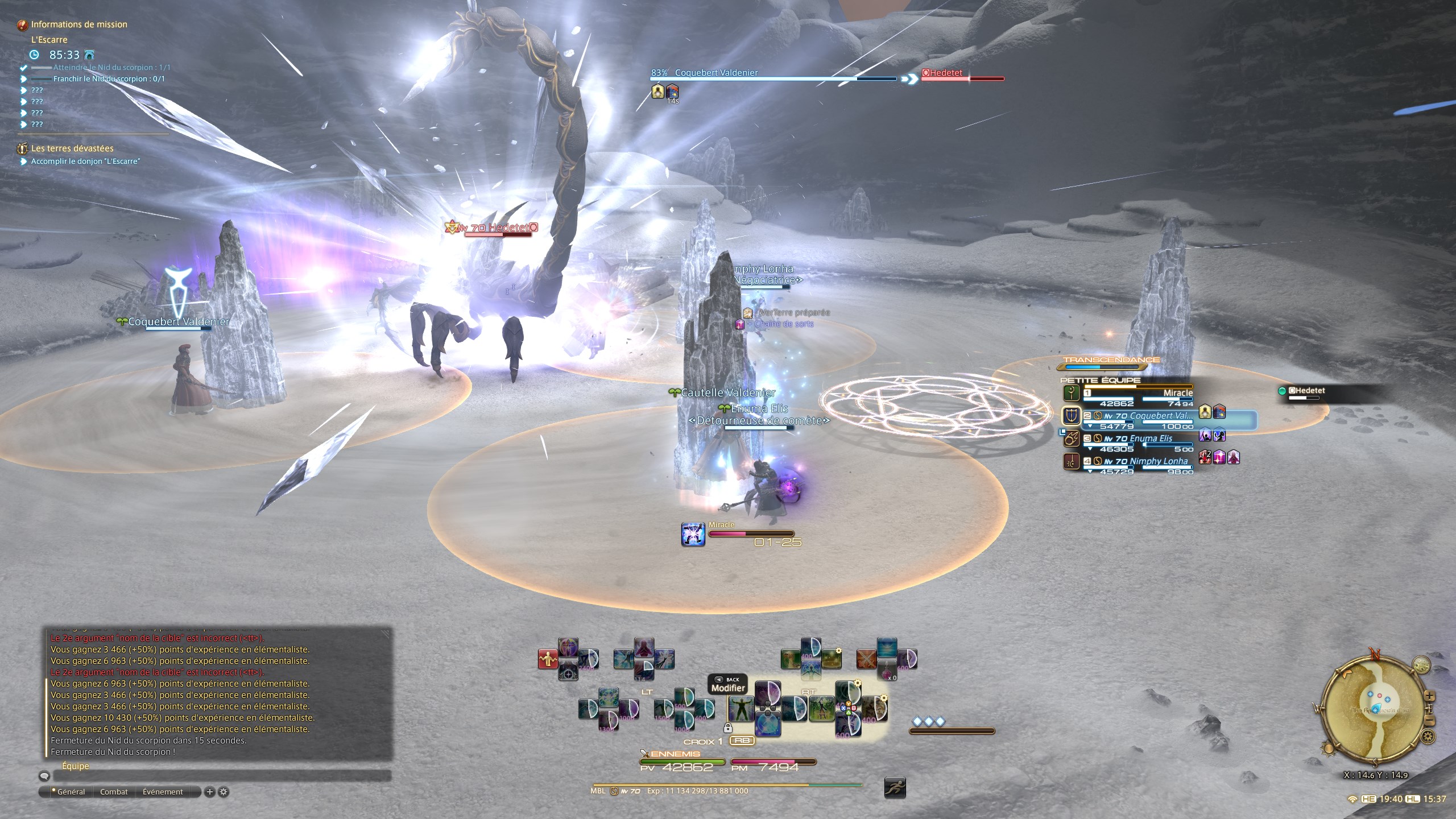Activate the red Limit Break hotbar icon
1456x819 pixels.
pyautogui.click(x=547, y=659)
